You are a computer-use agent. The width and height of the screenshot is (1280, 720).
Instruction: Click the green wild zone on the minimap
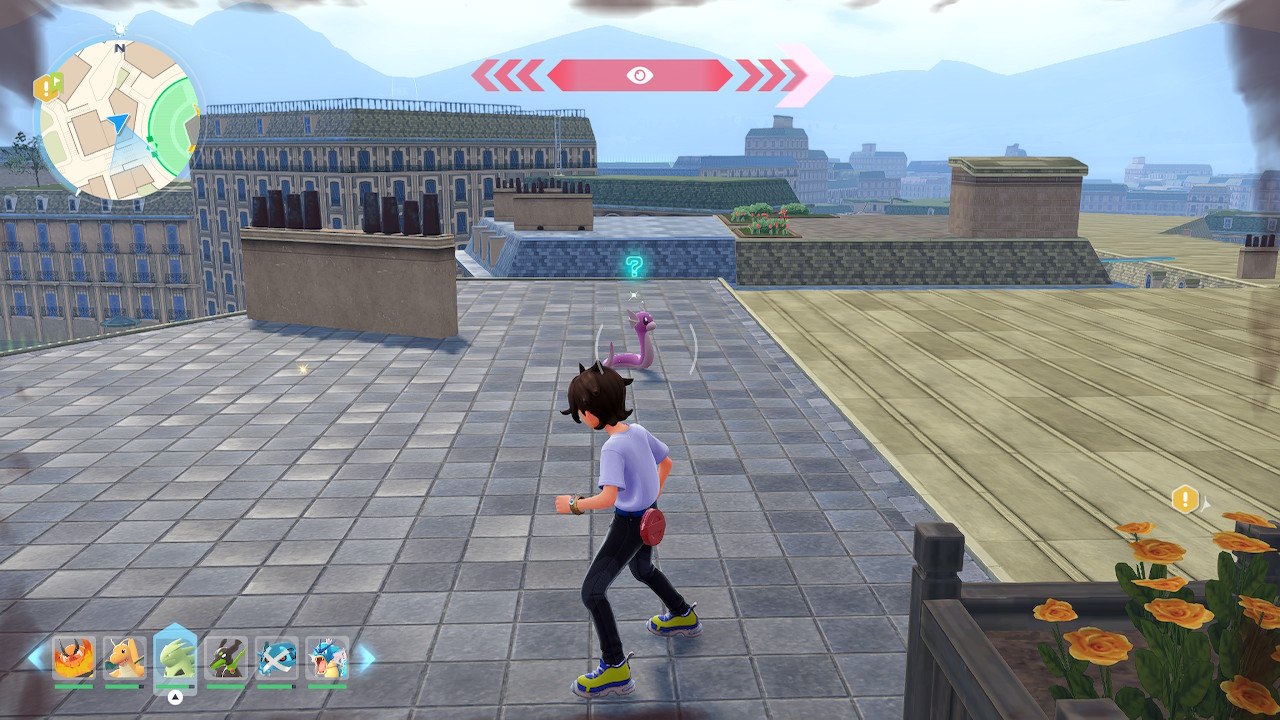pyautogui.click(x=174, y=124)
